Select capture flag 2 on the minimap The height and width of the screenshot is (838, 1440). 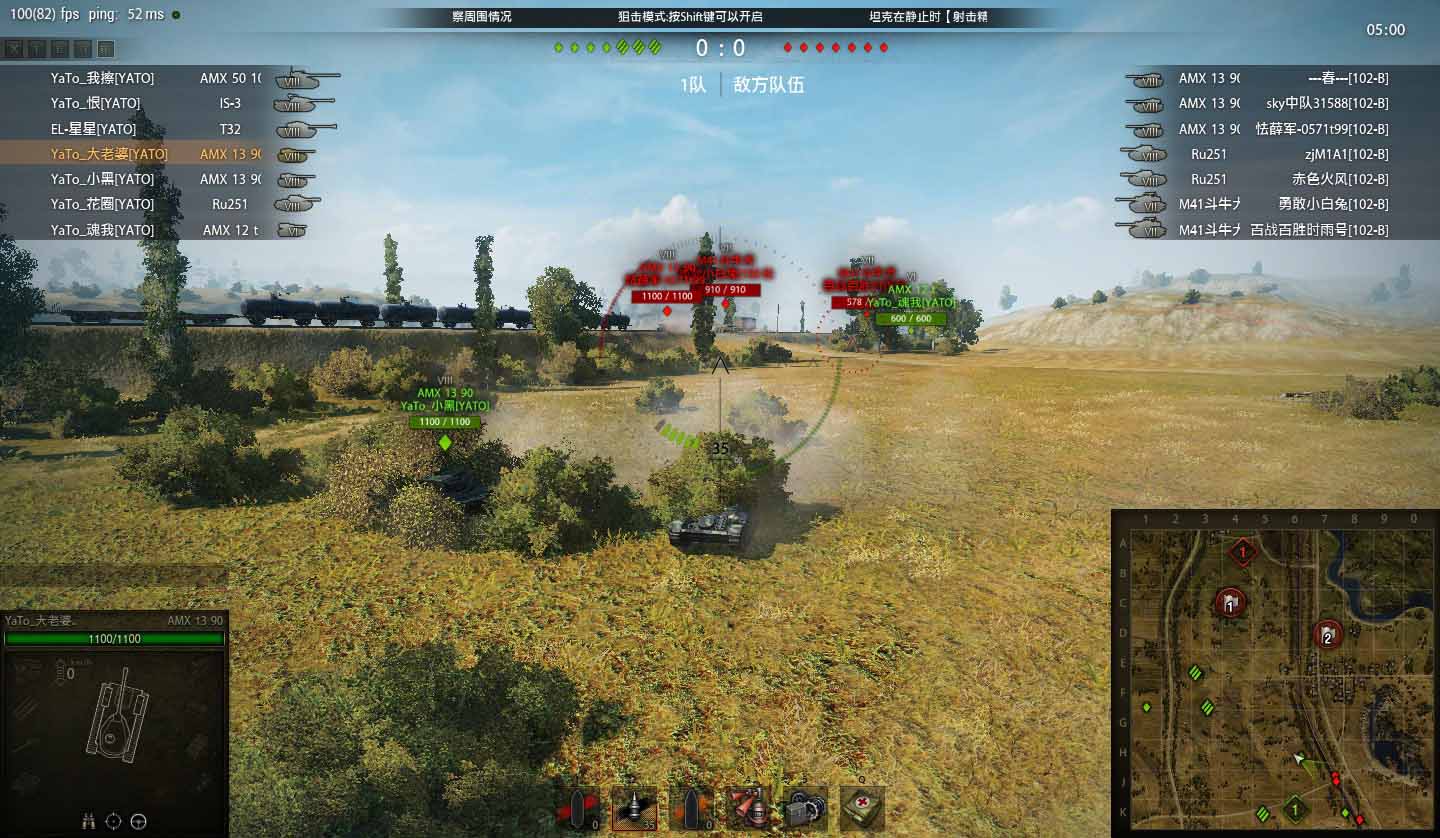click(x=1327, y=634)
